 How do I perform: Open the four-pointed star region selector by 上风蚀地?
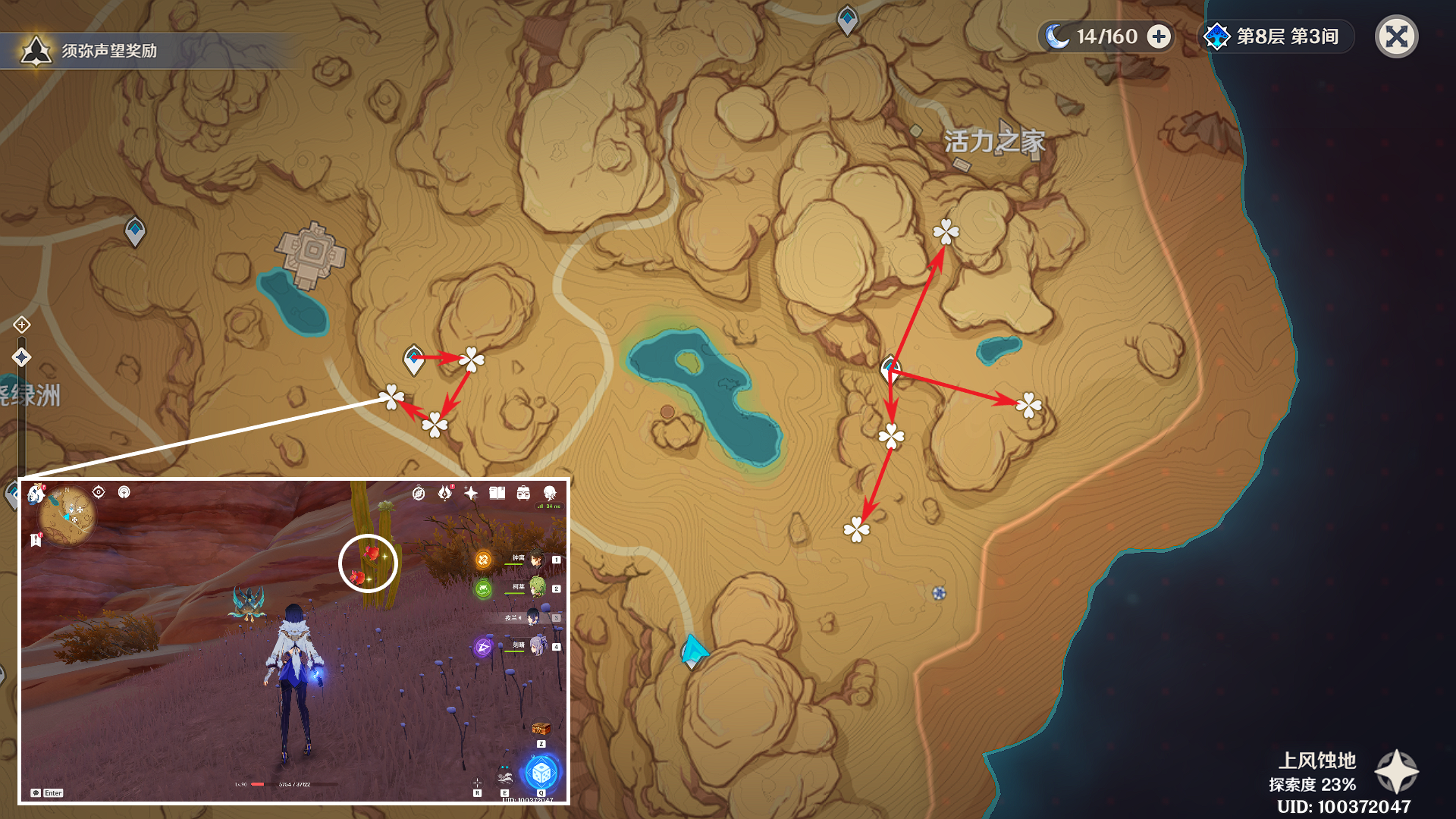point(1396,771)
